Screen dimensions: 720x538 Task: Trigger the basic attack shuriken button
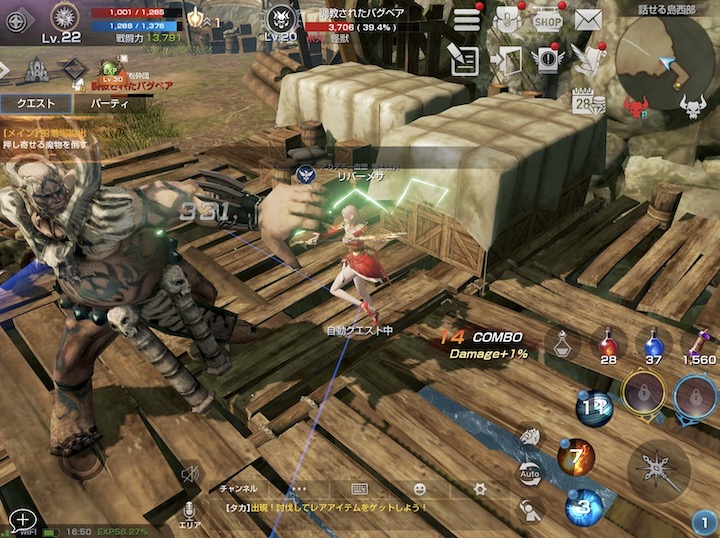658,468
